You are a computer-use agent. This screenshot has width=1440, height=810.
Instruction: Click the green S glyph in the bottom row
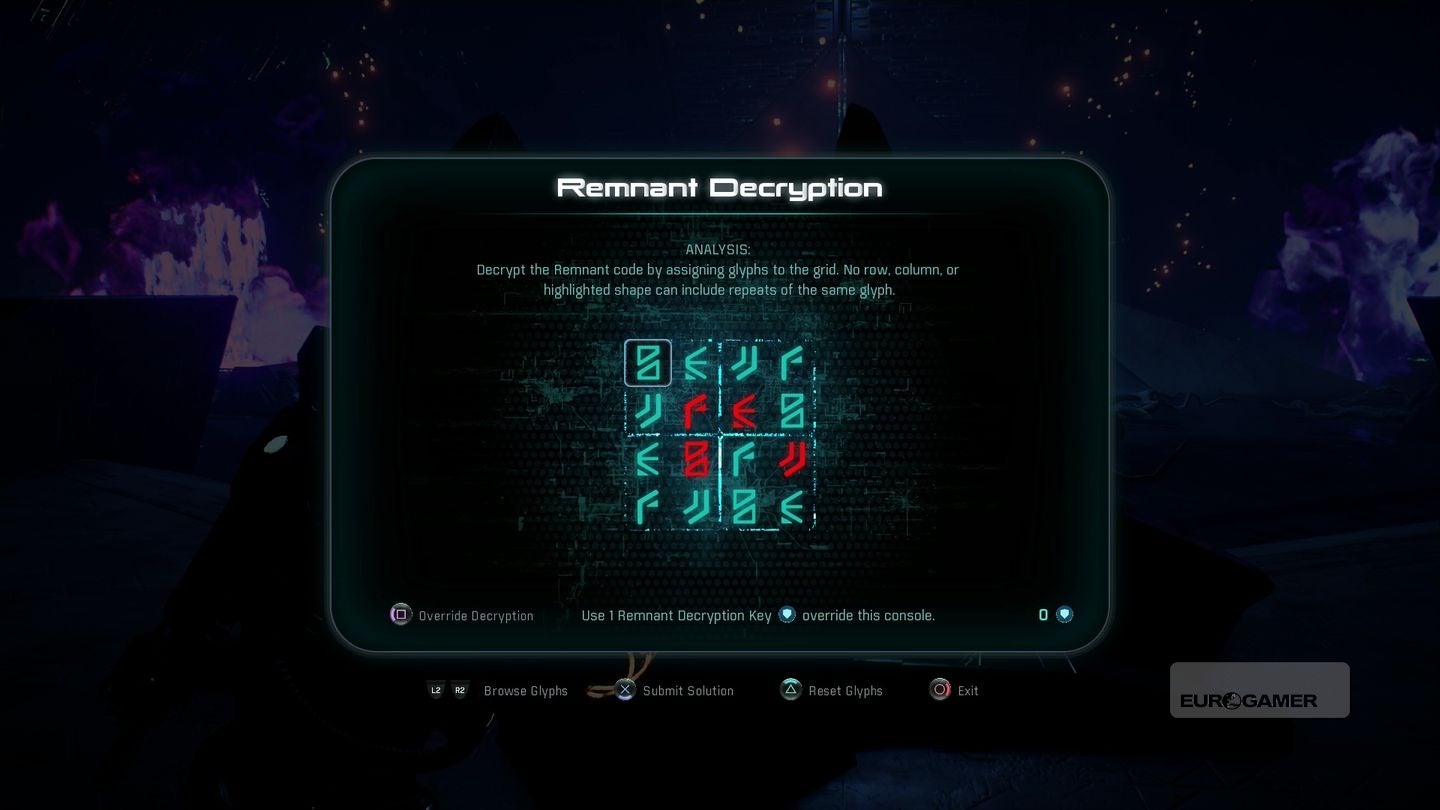(744, 507)
